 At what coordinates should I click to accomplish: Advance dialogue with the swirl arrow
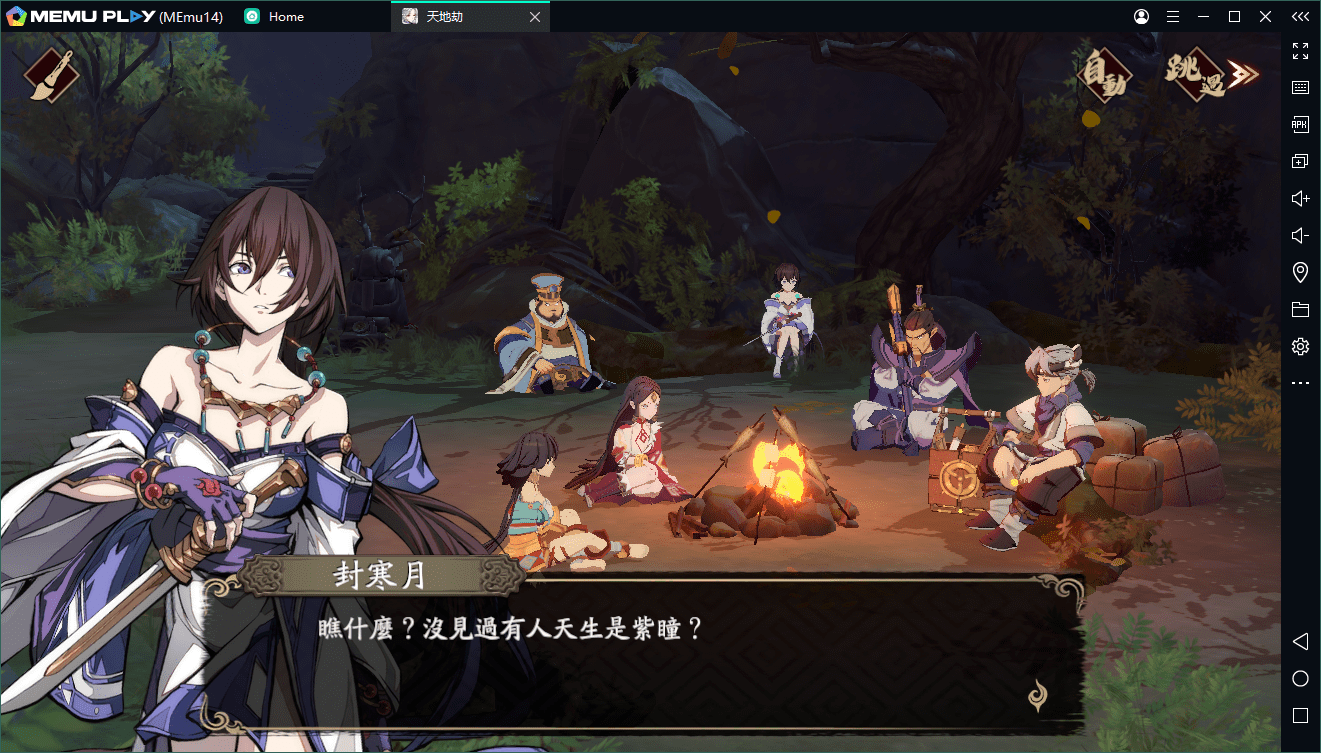(1039, 694)
